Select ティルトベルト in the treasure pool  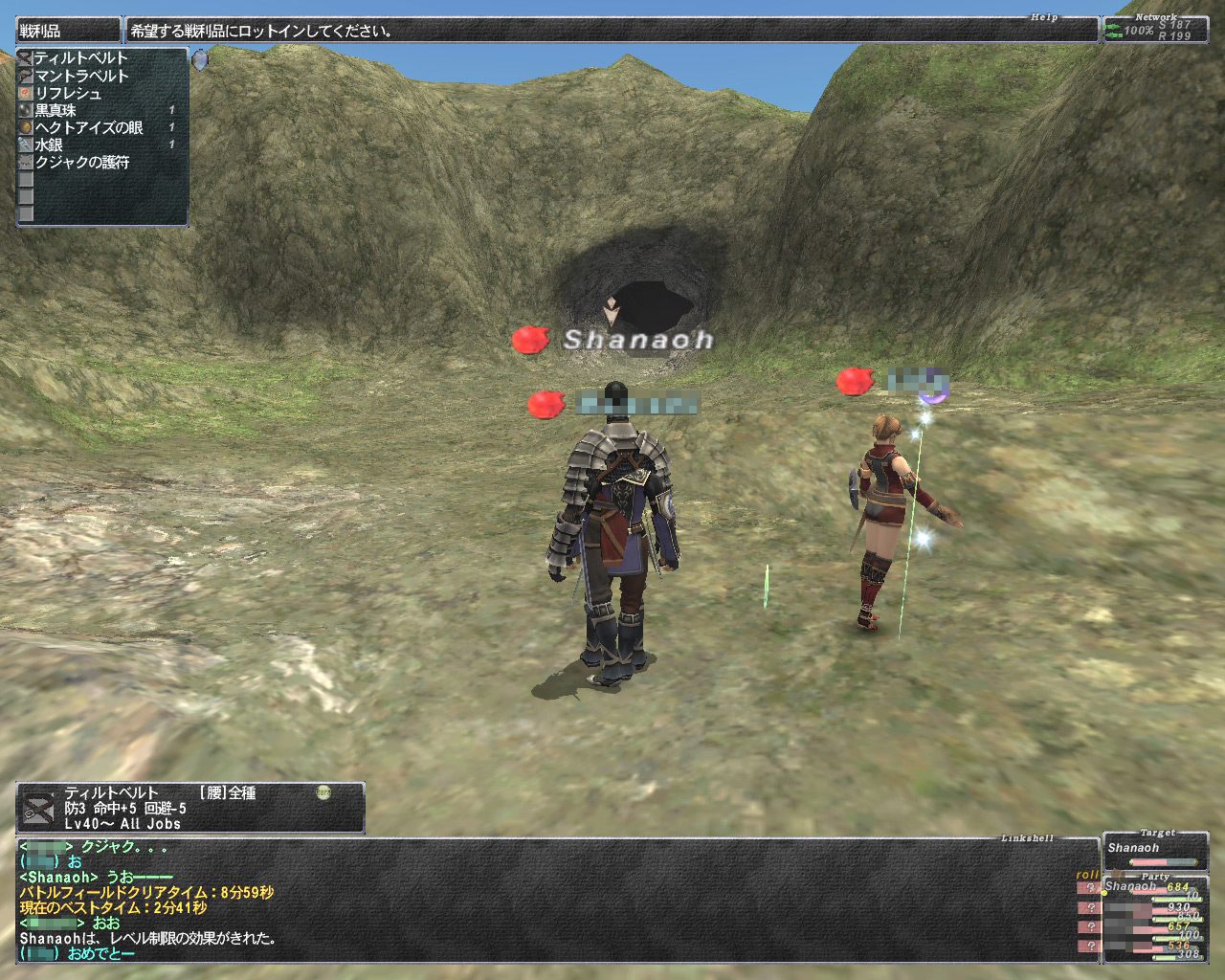(x=81, y=58)
